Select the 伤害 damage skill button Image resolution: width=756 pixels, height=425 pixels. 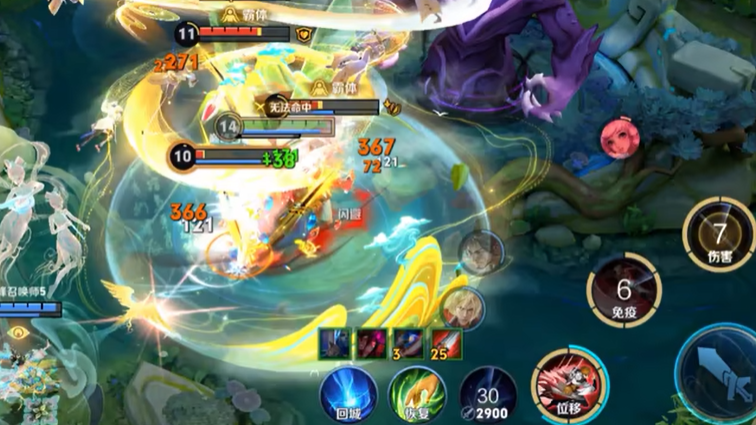718,235
